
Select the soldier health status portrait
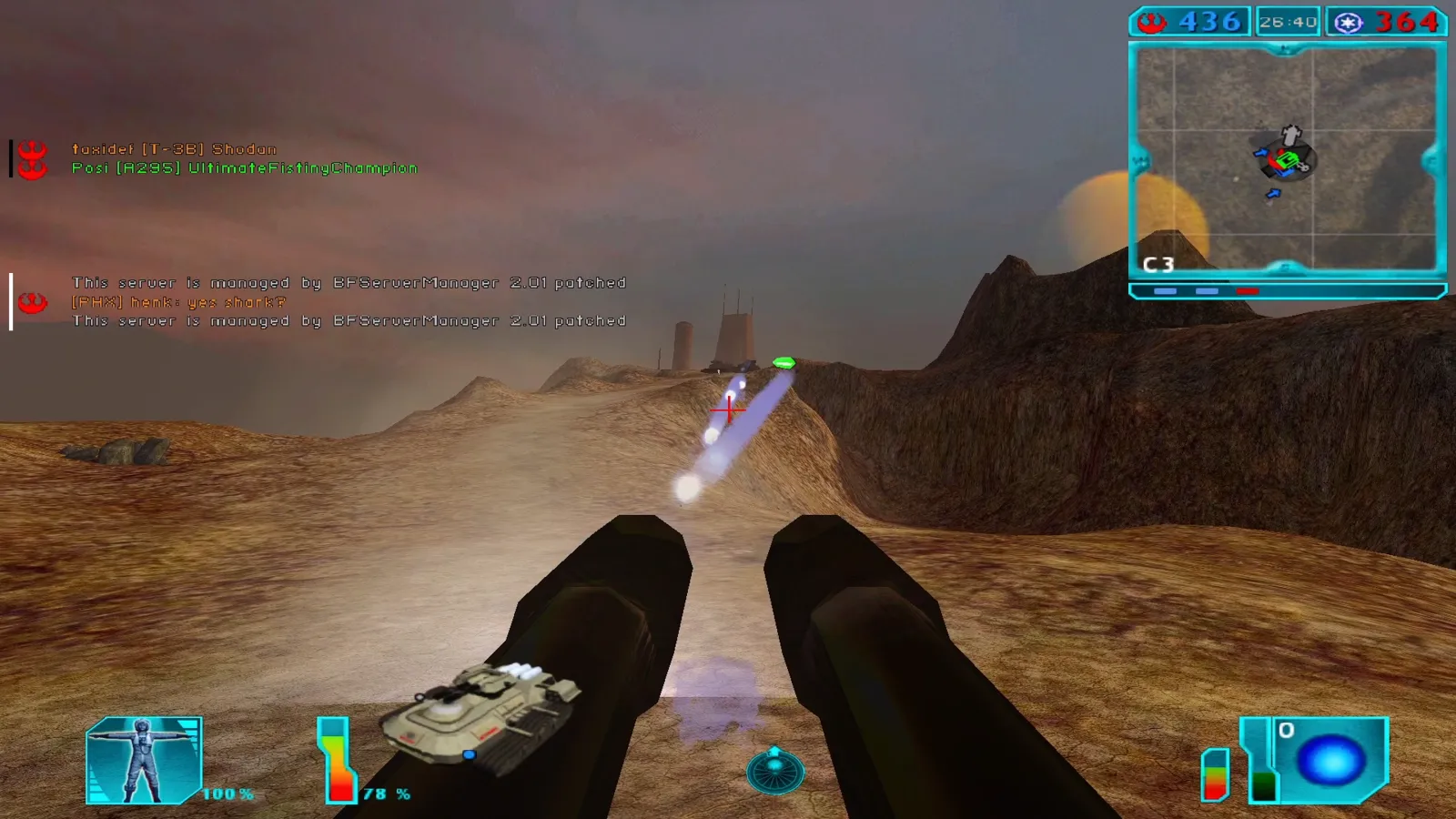(144, 761)
